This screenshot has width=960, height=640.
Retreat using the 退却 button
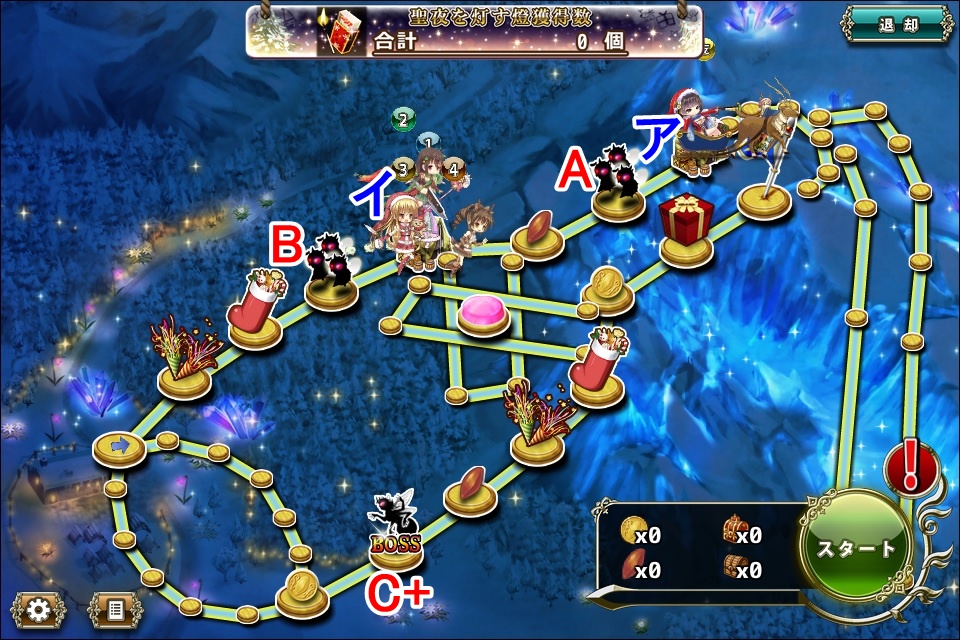895,23
